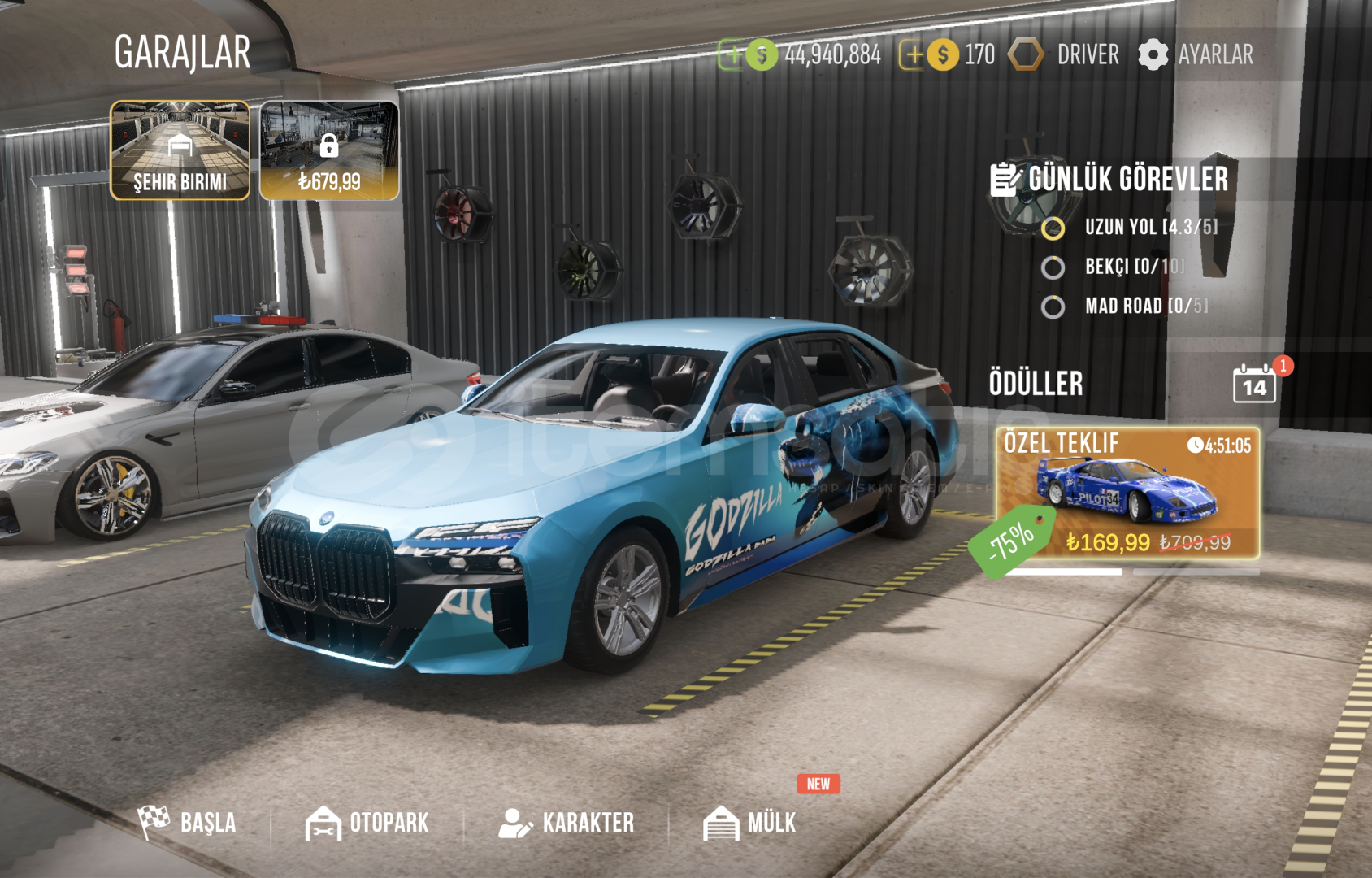Screen dimensions: 1372x878
Task: Select the Şehir Birimi garage thumbnail
Action: [180, 150]
